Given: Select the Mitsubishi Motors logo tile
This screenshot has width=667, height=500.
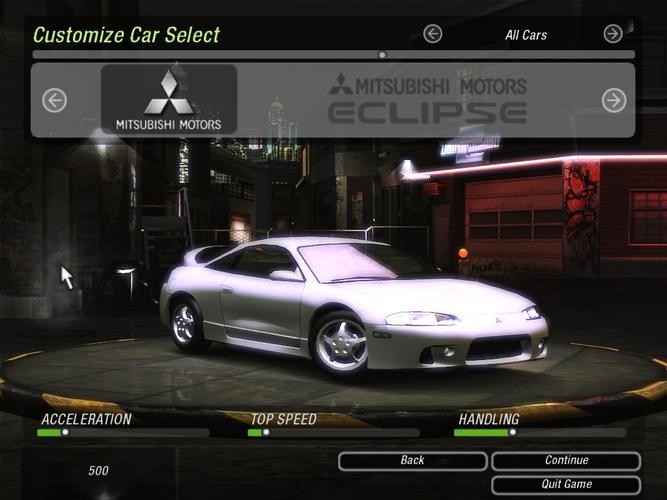Looking at the screenshot, I should 169,100.
